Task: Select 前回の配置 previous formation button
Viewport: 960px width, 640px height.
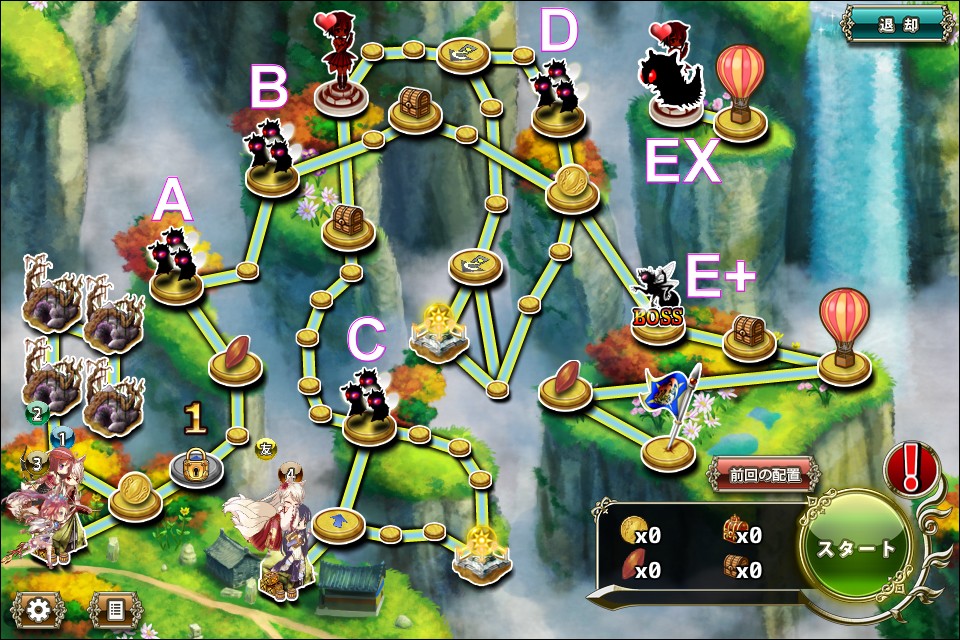Action: coord(763,475)
